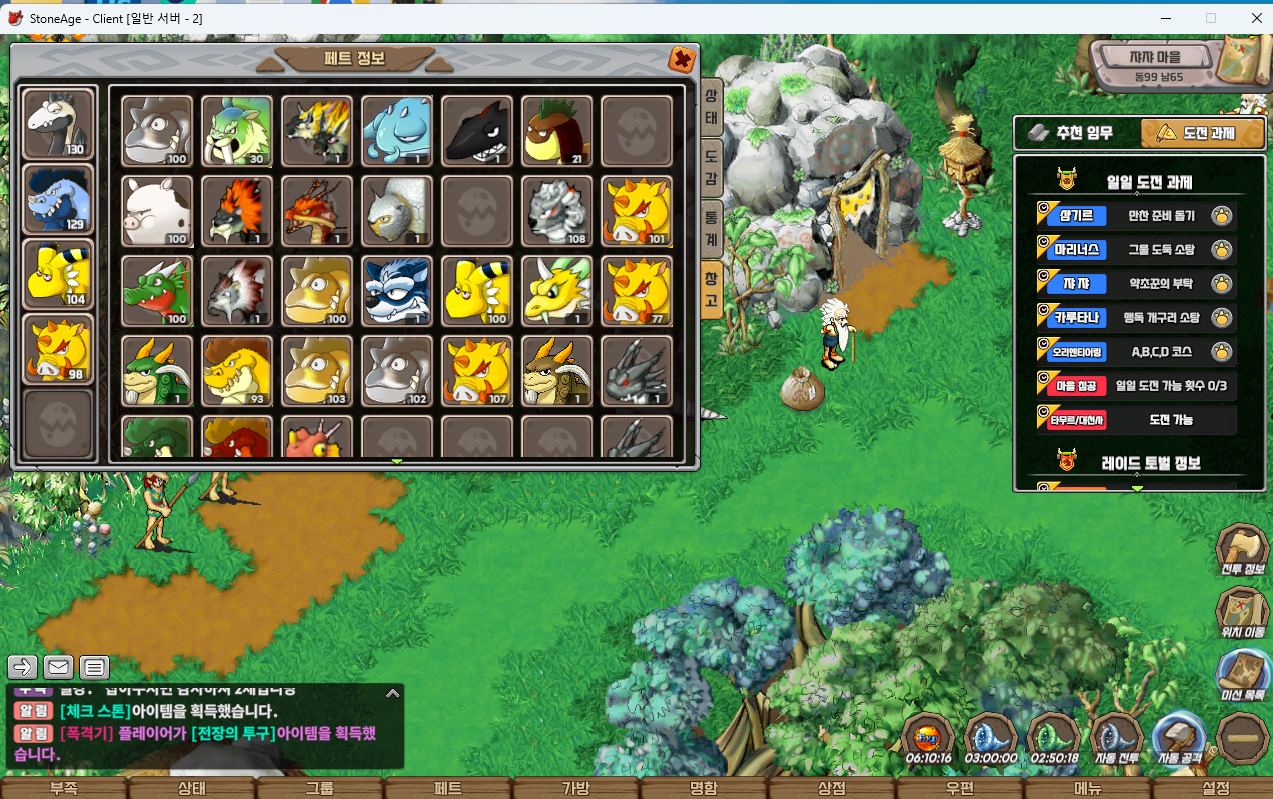Open the mail envelope icon above chat
Viewport: 1273px width, 799px height.
(x=58, y=667)
